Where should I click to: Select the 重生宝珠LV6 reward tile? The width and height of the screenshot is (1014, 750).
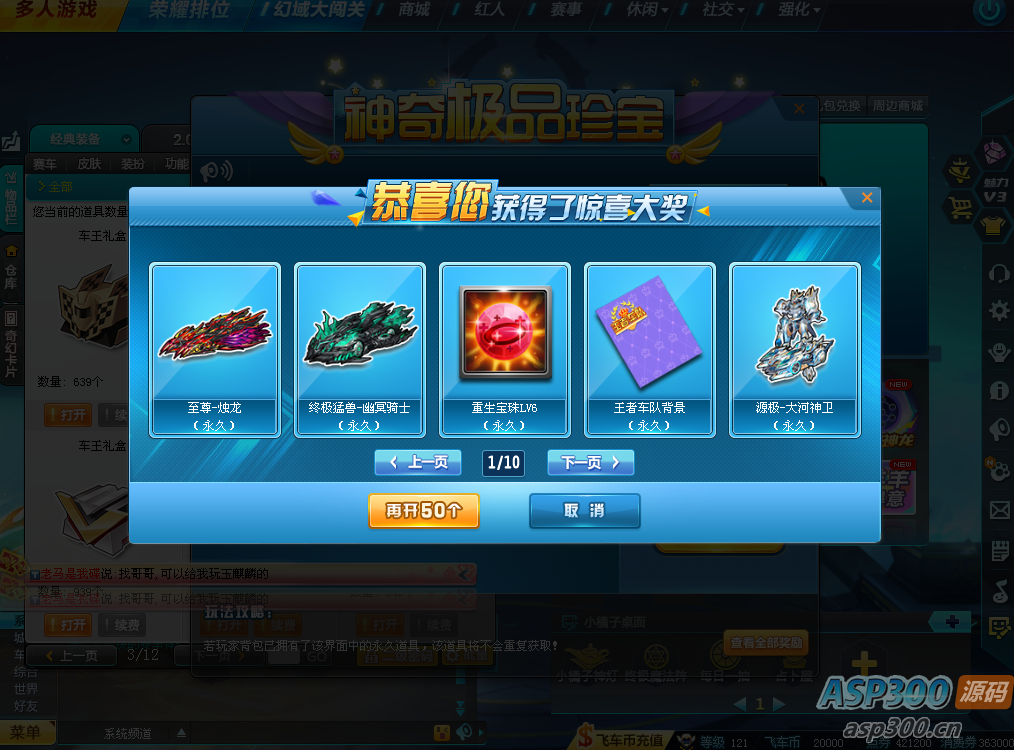(x=505, y=349)
